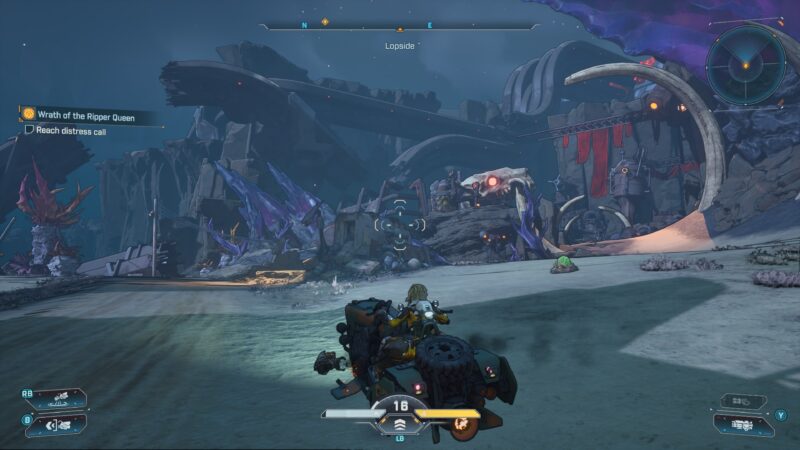Select the highlighted equipped weapon slot
This screenshot has width=800, height=450.
(x=740, y=424)
